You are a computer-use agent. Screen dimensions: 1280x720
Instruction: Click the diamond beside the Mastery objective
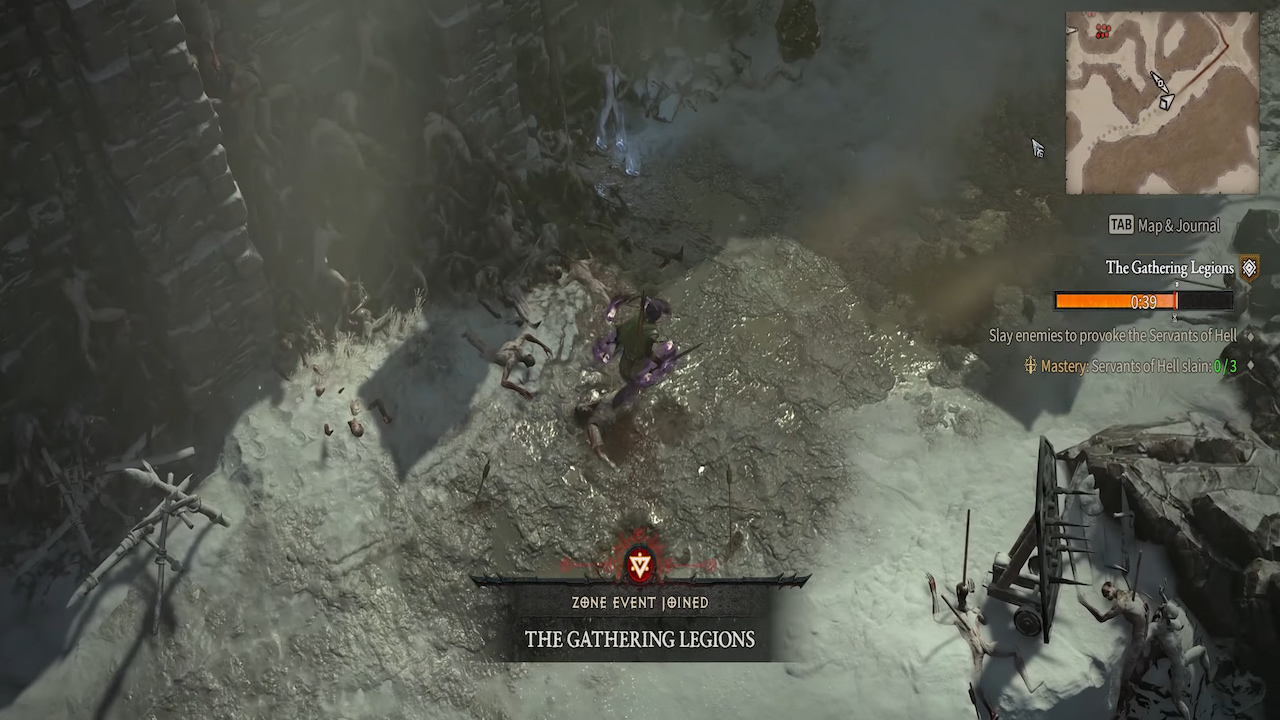pos(1250,366)
